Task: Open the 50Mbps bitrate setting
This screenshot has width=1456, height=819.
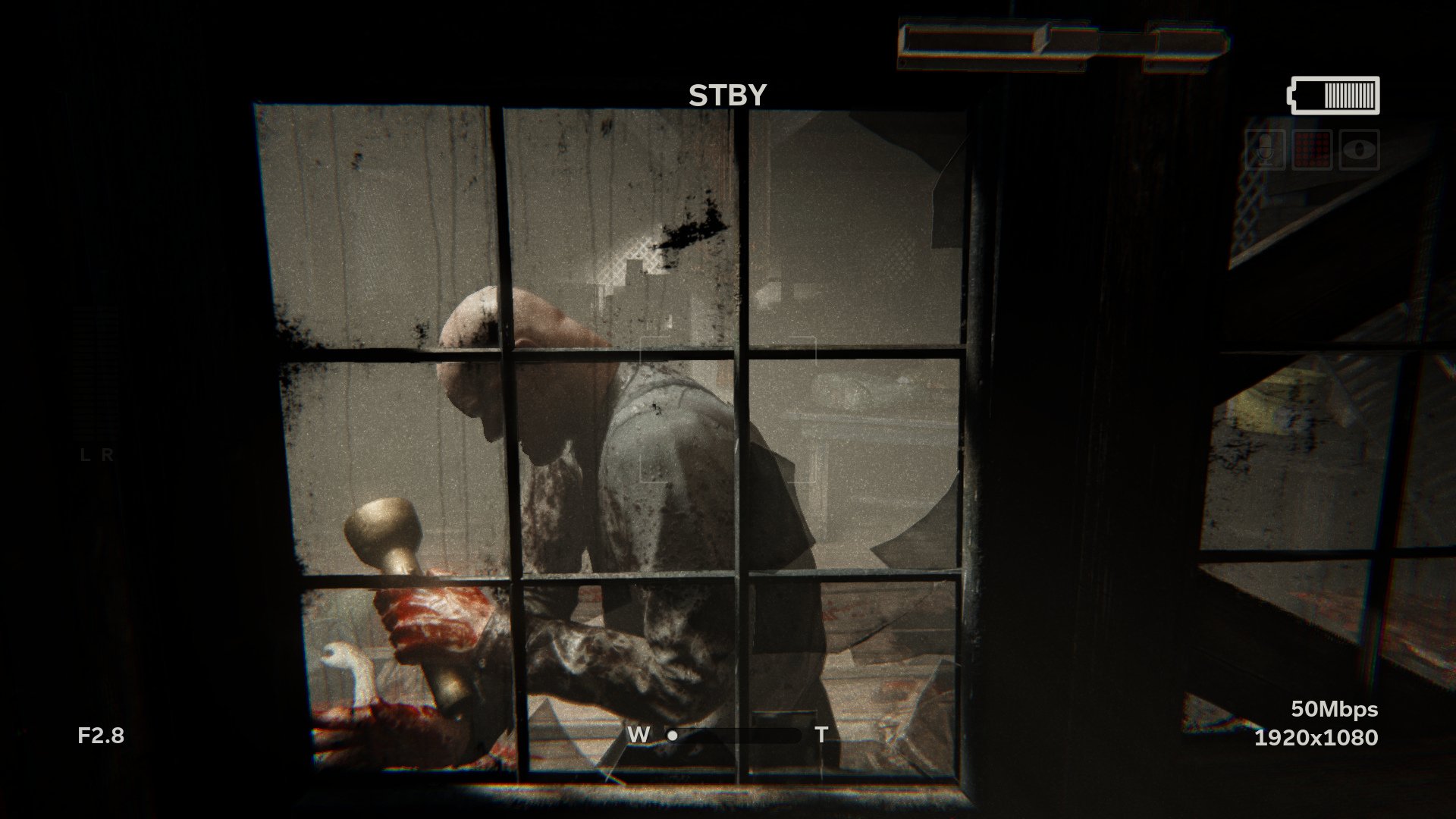Action: (x=1335, y=710)
